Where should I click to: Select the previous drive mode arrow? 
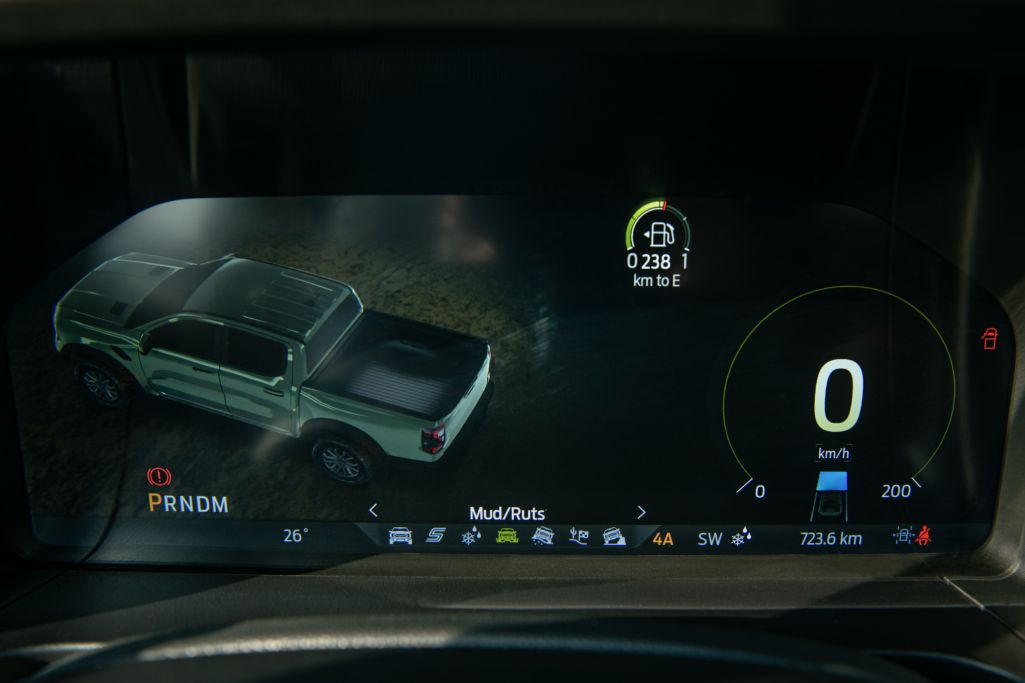[x=373, y=510]
